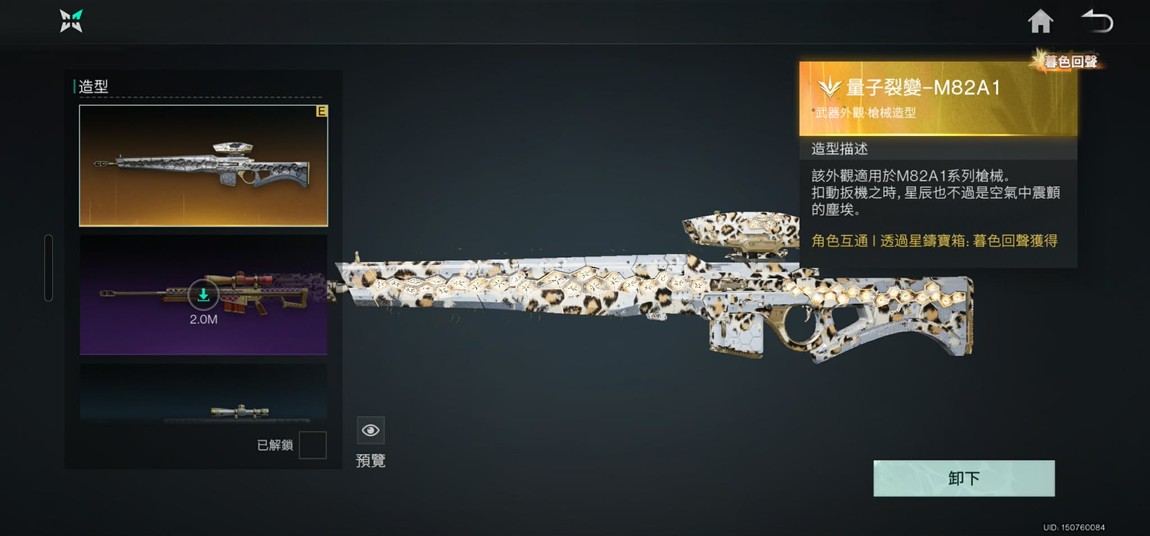Tap the 卸下 unequip button
Viewport: 1150px width, 536px height.
pyautogui.click(x=963, y=479)
